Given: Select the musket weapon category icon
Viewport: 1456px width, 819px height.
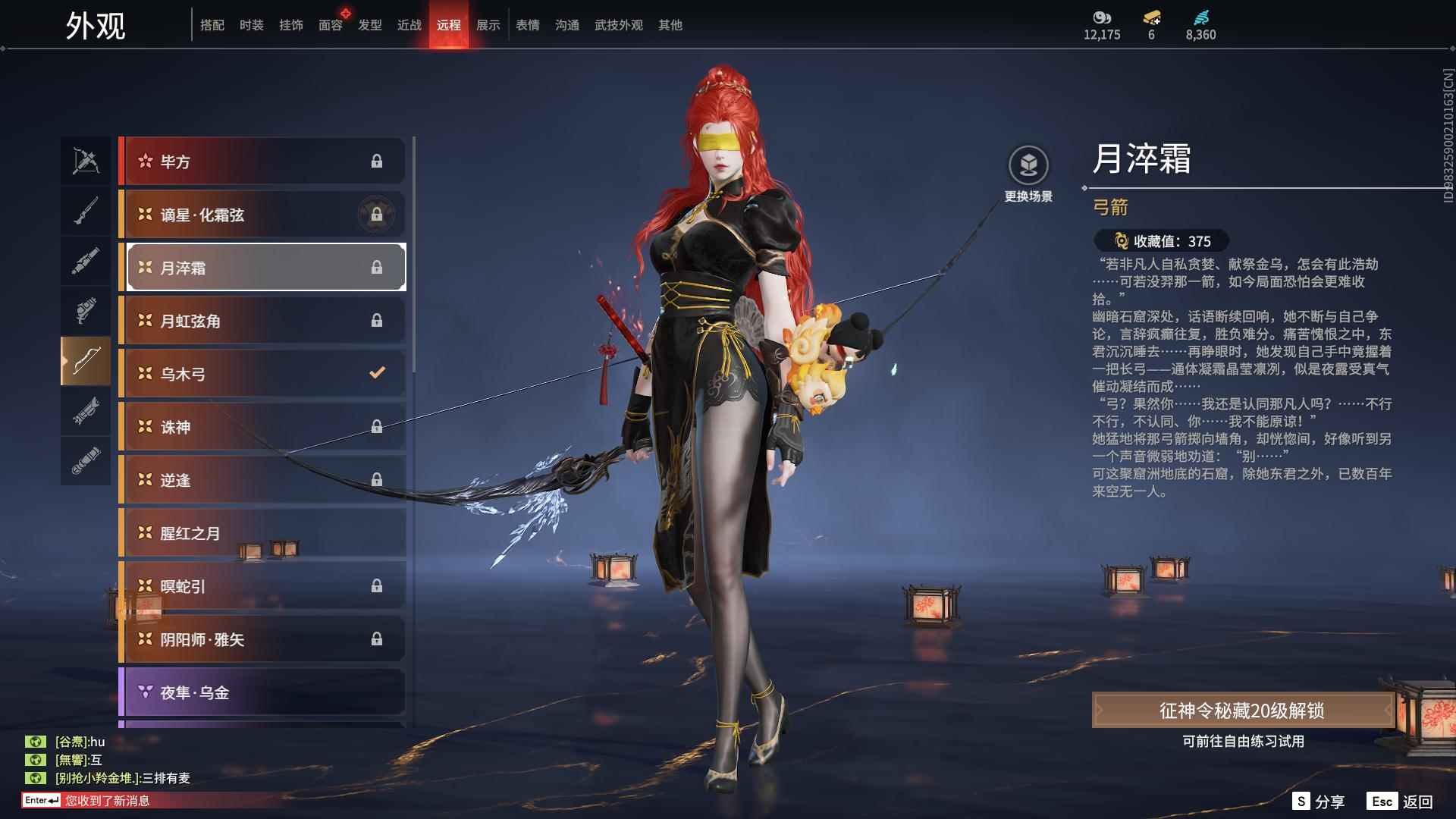Looking at the screenshot, I should pos(86,210).
